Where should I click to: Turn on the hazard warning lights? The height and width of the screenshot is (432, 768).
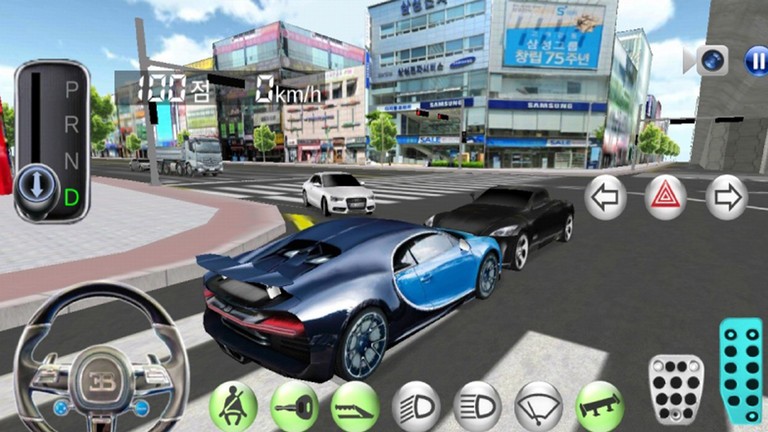click(665, 196)
